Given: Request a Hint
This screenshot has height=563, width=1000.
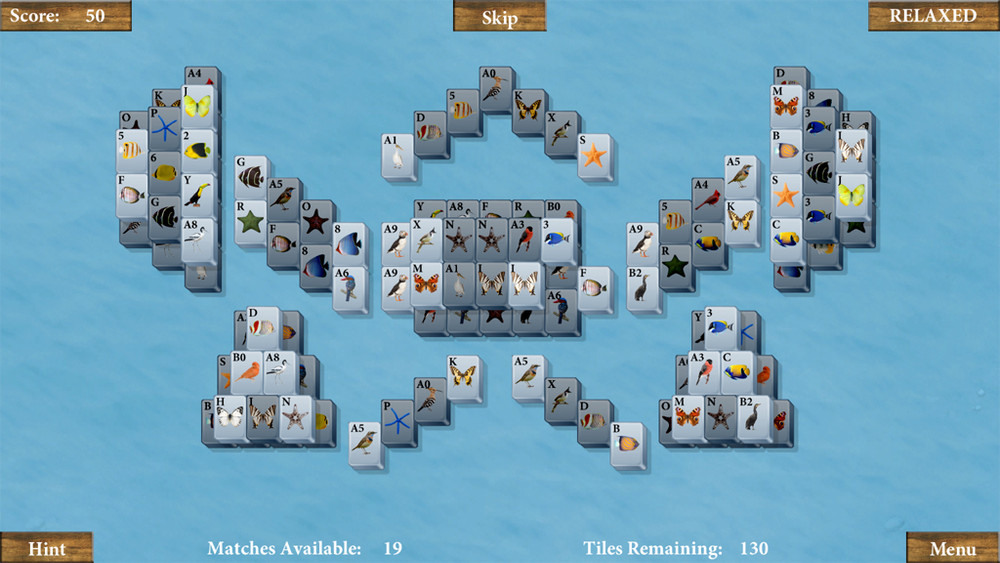Looking at the screenshot, I should click(47, 548).
